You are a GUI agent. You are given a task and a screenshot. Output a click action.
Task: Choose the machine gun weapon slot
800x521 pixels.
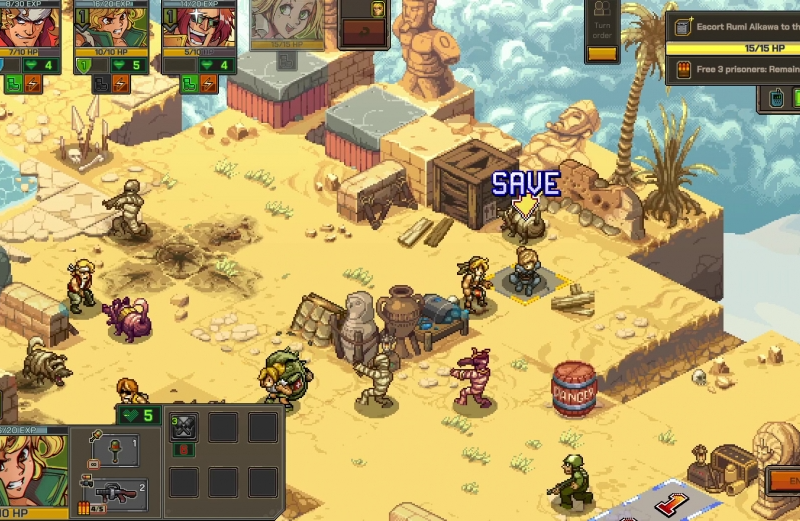[119, 492]
